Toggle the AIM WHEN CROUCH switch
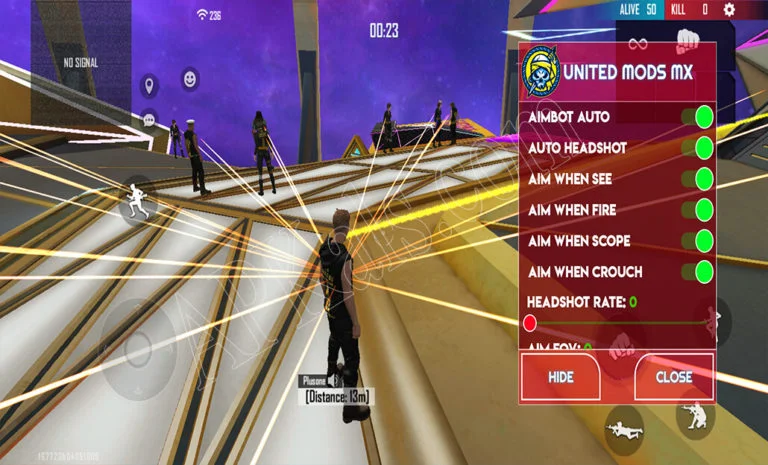The width and height of the screenshot is (768, 465). 702,272
